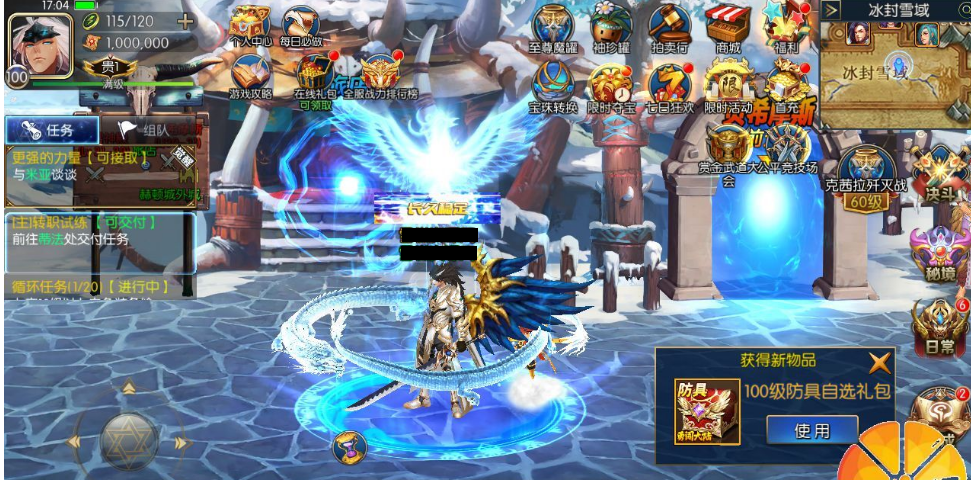The width and height of the screenshot is (971, 480).
Task: Switch to the 组队 team tab
Action: [x=146, y=130]
